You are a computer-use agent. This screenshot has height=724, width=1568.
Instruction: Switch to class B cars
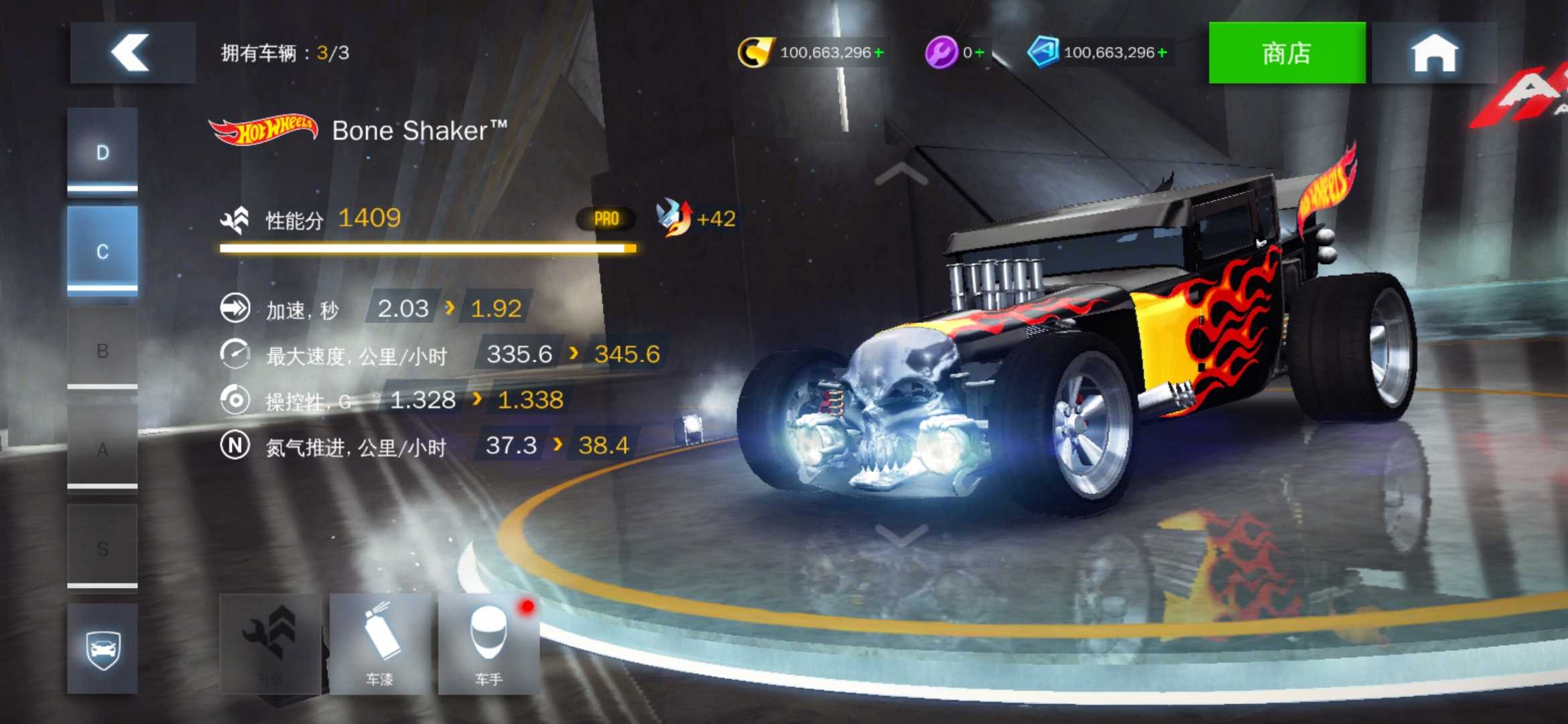click(103, 350)
